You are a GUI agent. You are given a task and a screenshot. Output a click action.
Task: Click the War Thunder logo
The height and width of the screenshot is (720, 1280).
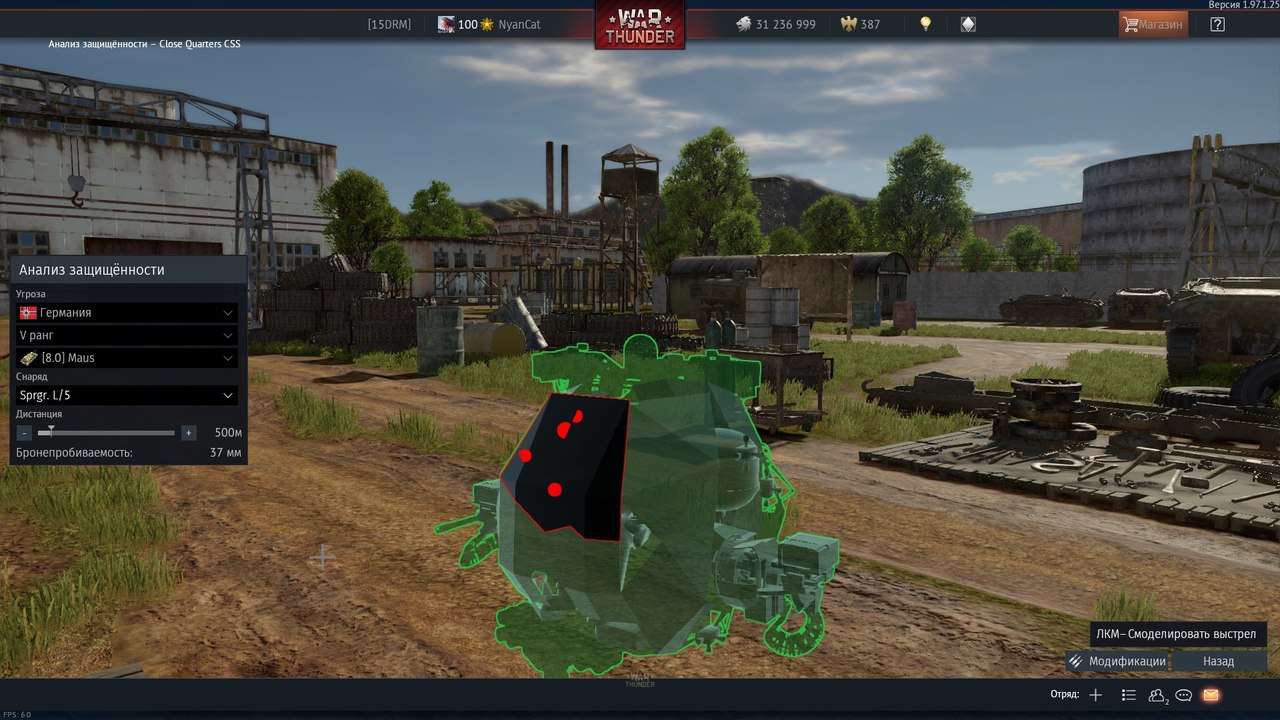point(640,25)
